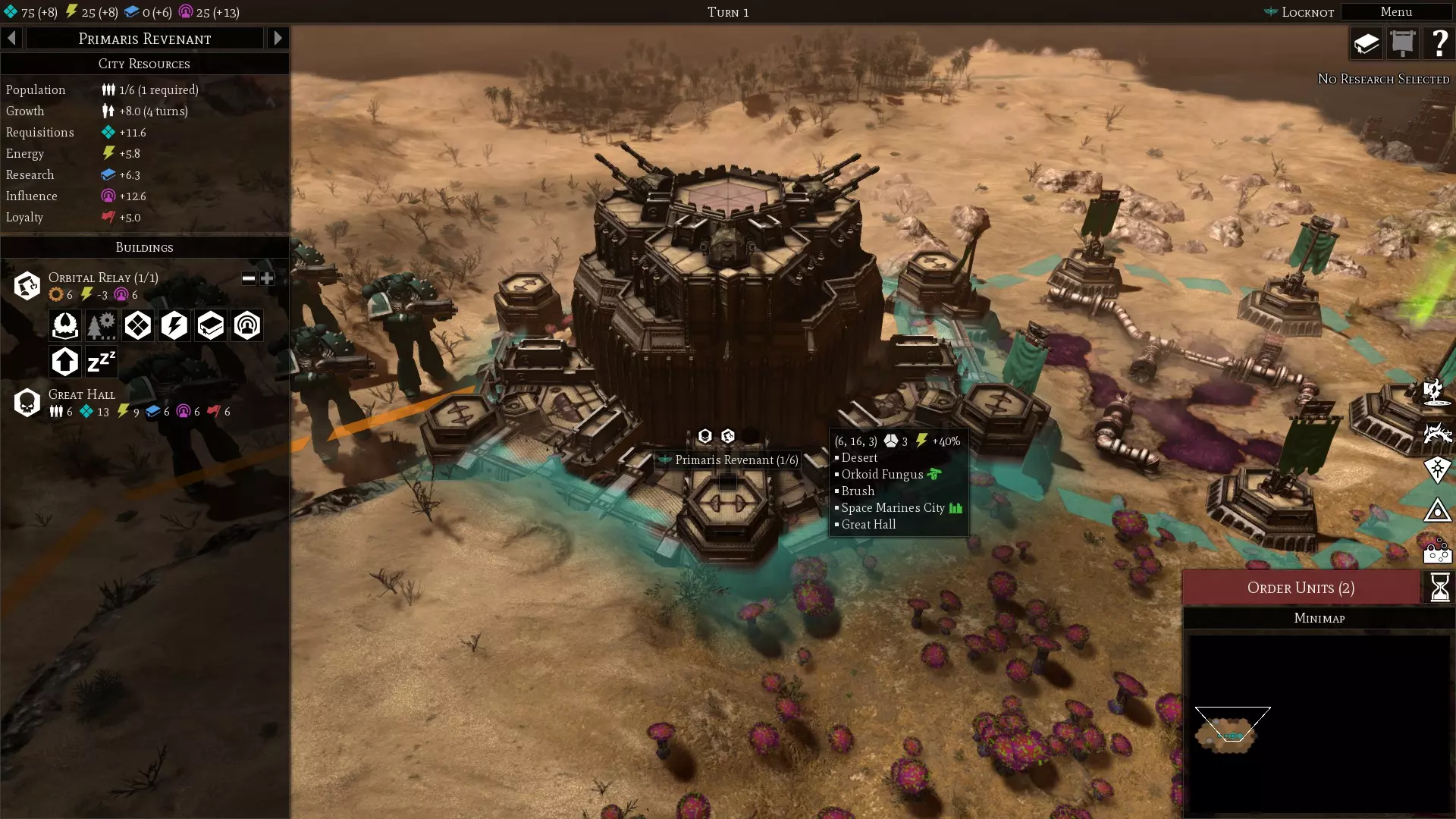Select the laurel wreath production icon
The image size is (1456, 819).
[x=65, y=325]
